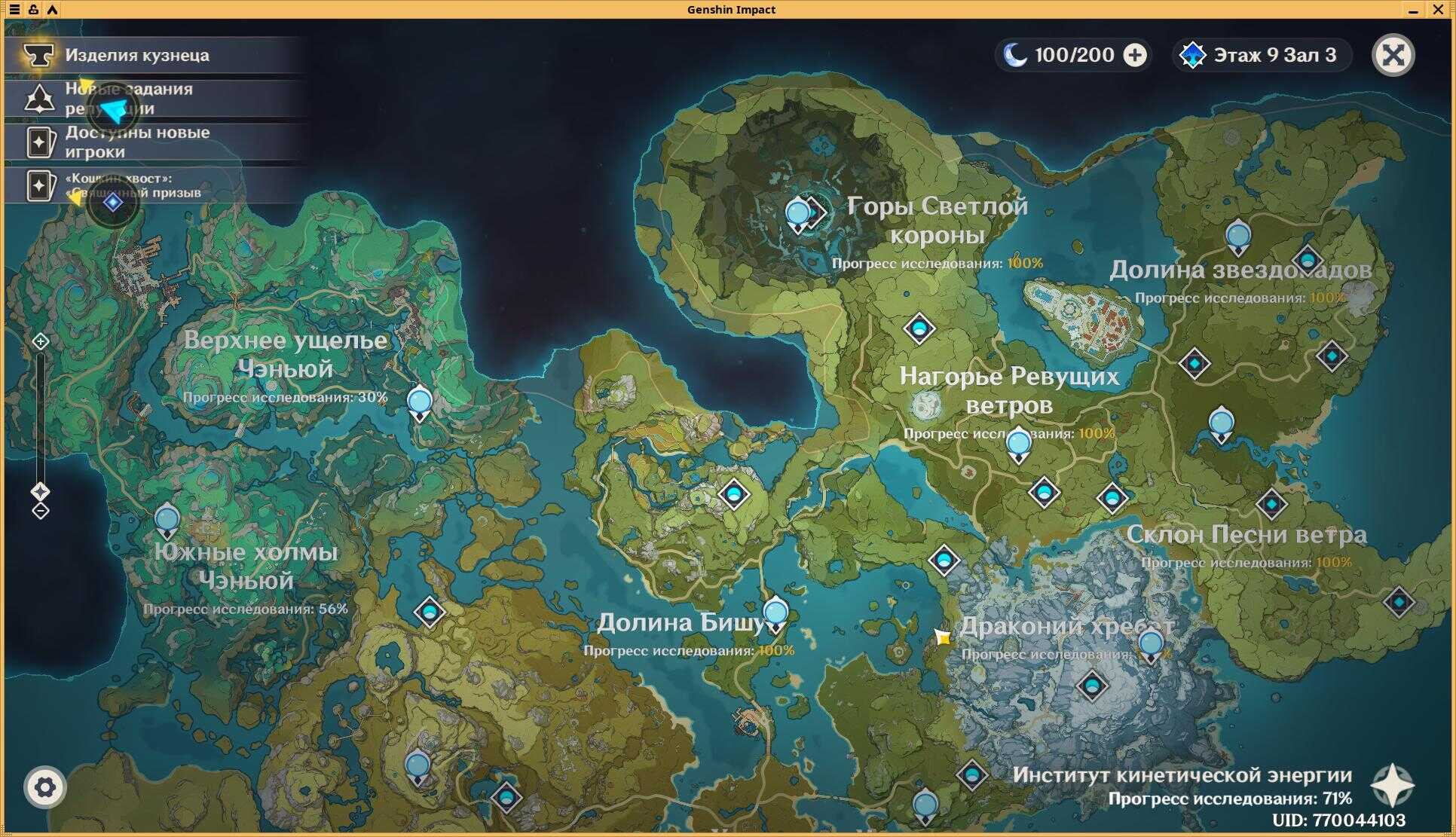The image size is (1456, 837).
Task: Zoom out the map with the minus control
Action: (x=41, y=511)
